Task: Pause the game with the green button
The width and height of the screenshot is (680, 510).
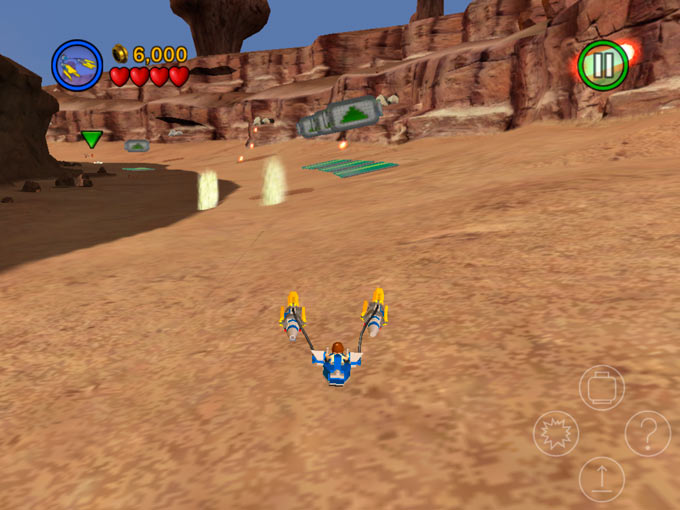Action: [x=603, y=65]
